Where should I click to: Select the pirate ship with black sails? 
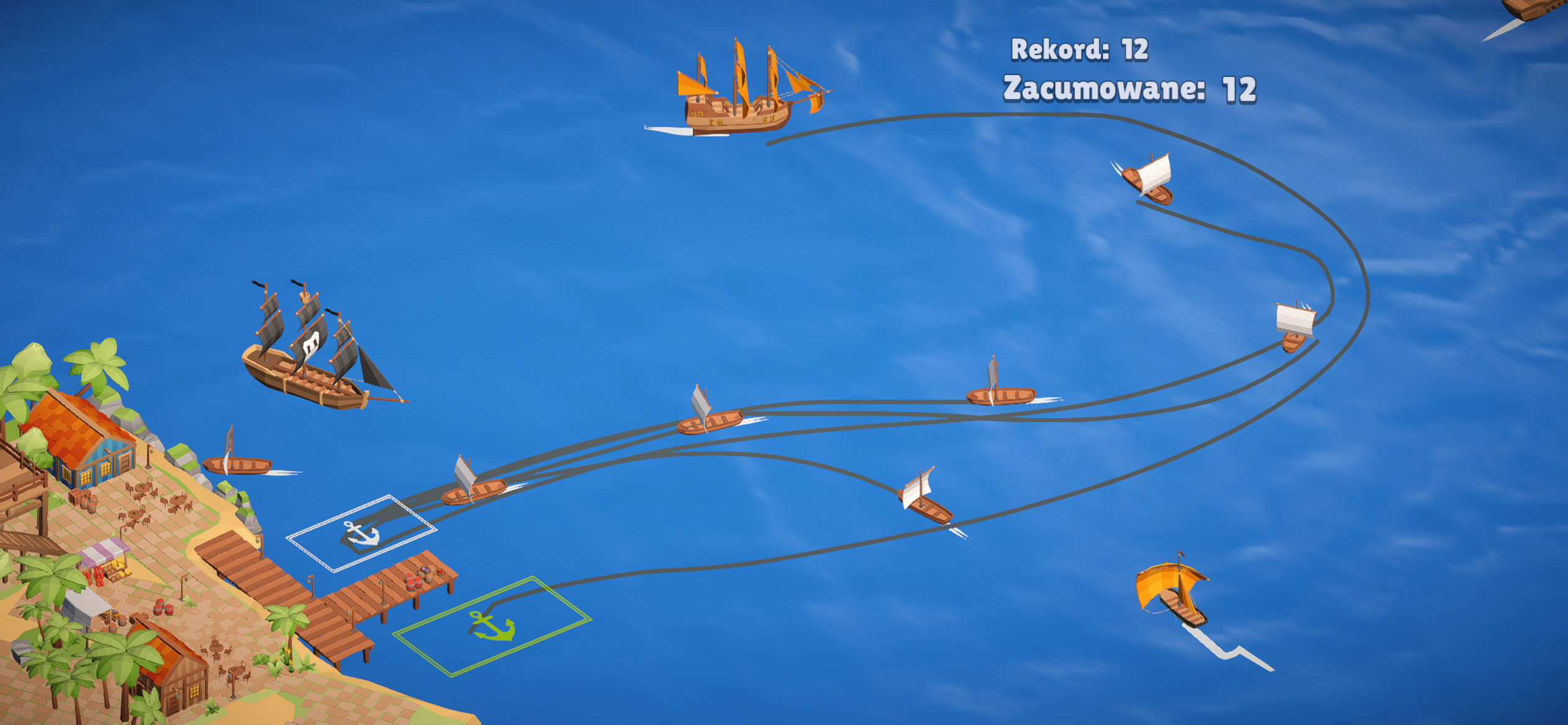pos(303,372)
